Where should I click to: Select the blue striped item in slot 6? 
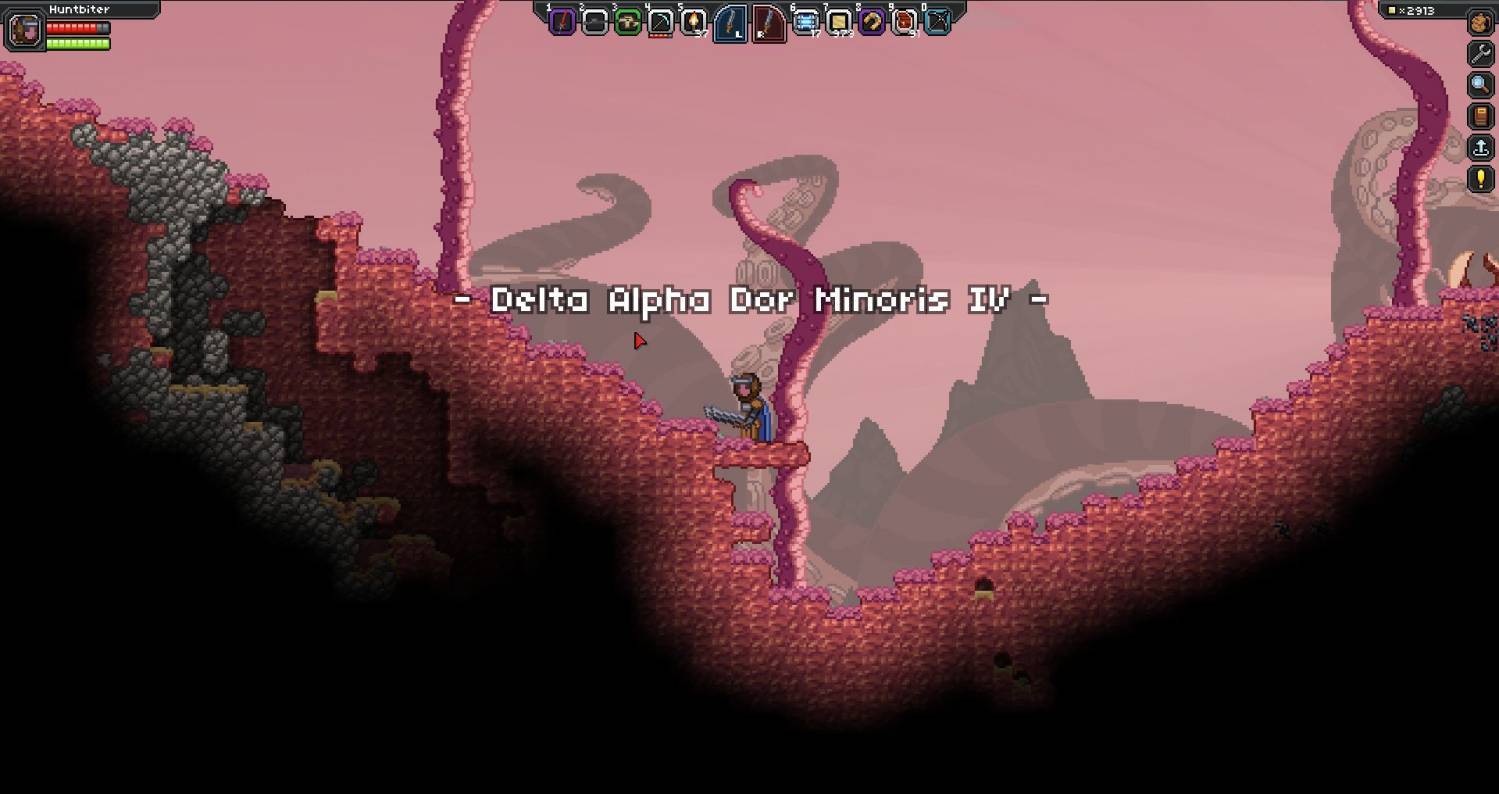[805, 21]
